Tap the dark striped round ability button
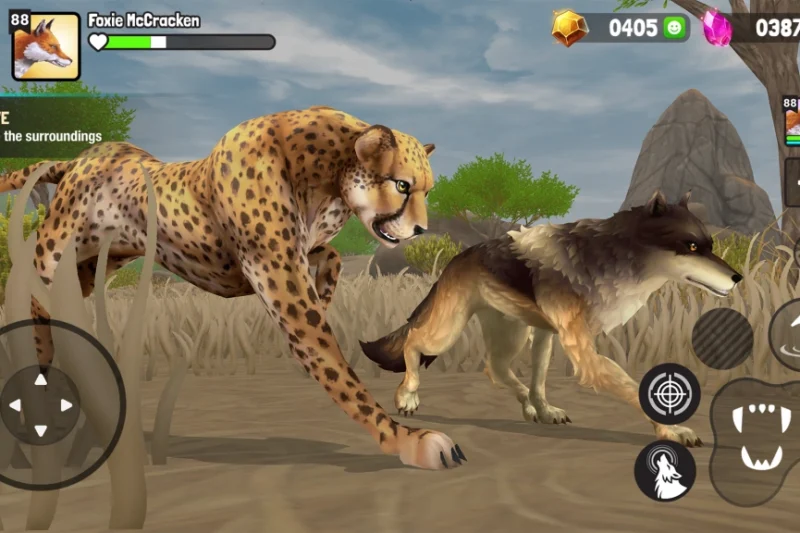The height and width of the screenshot is (533, 800). click(x=722, y=338)
